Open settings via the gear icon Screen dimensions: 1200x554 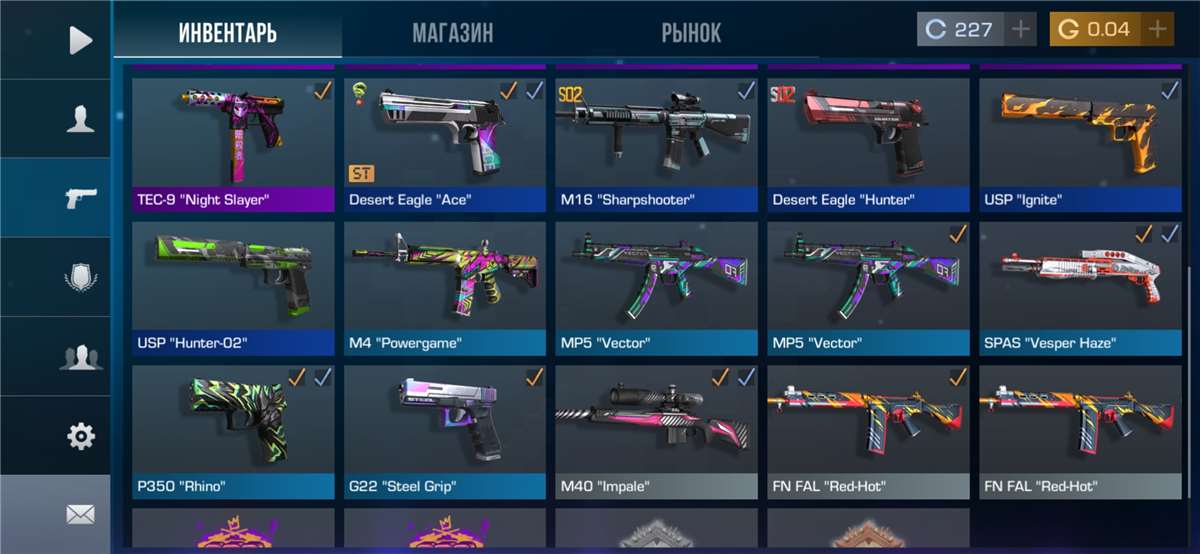click(80, 435)
